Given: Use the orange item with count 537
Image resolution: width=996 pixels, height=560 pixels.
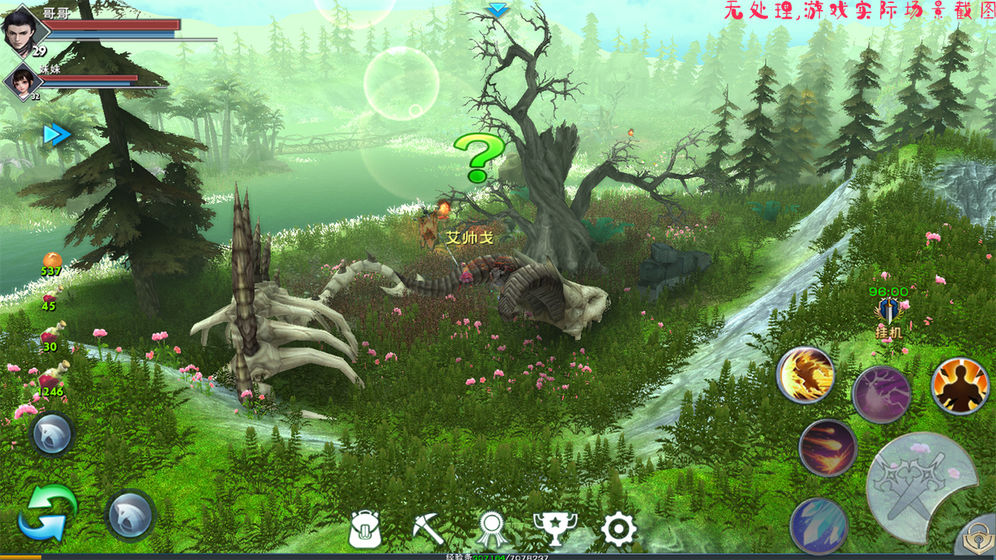Looking at the screenshot, I should tap(51, 263).
